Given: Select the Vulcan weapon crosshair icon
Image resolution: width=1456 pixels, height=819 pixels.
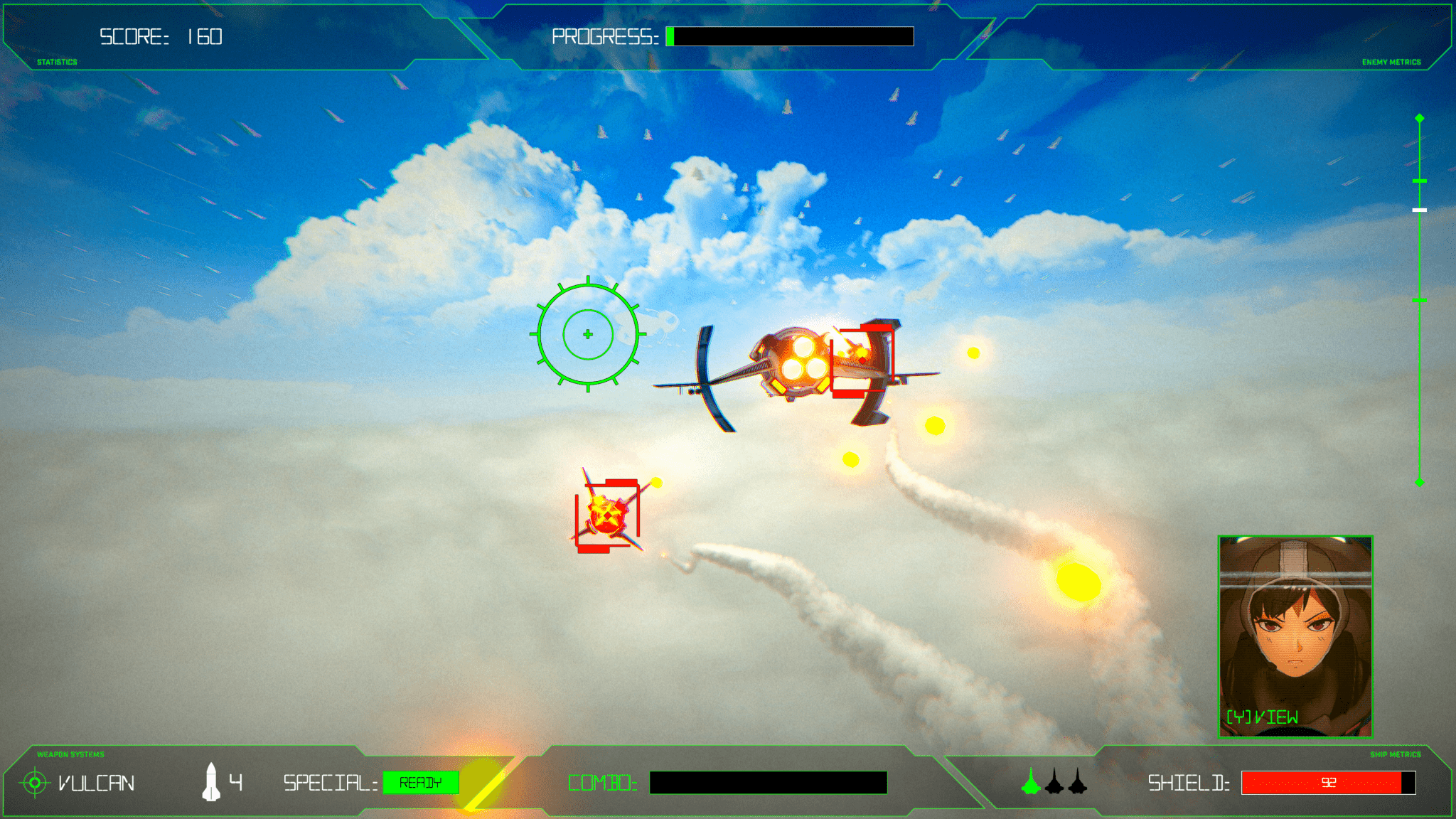Looking at the screenshot, I should tap(33, 783).
